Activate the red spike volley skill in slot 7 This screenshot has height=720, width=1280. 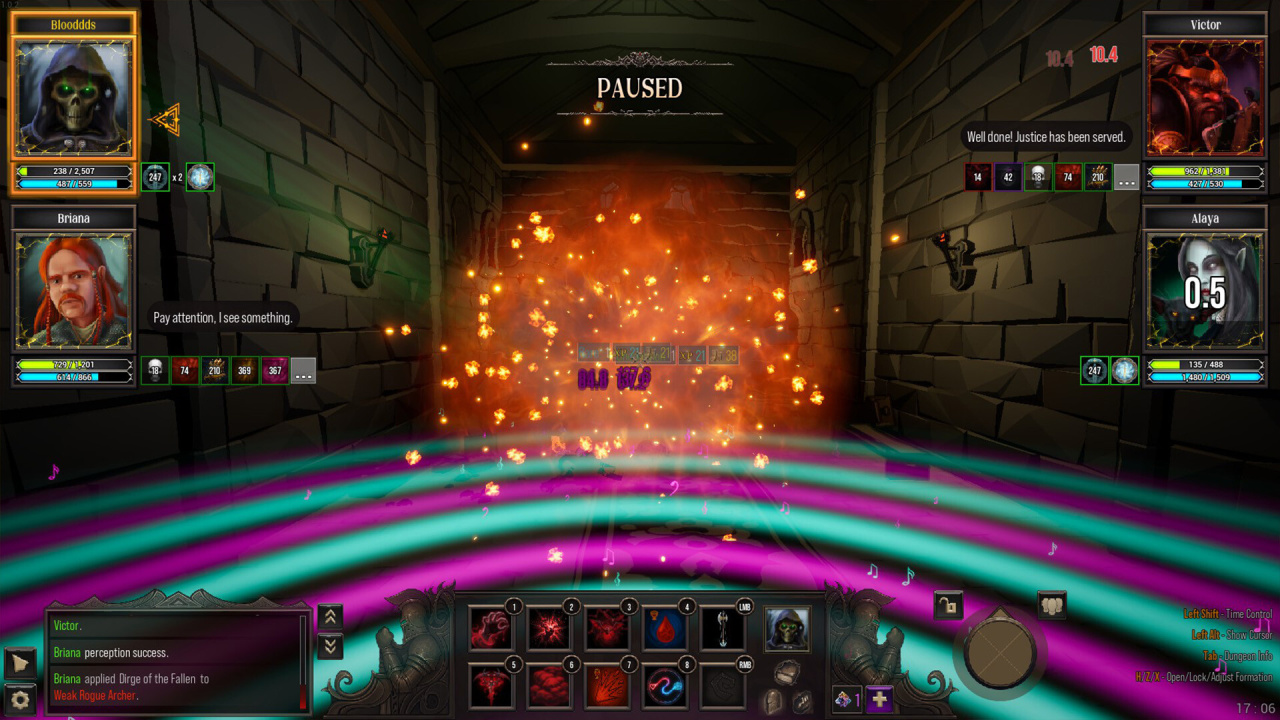tap(606, 687)
